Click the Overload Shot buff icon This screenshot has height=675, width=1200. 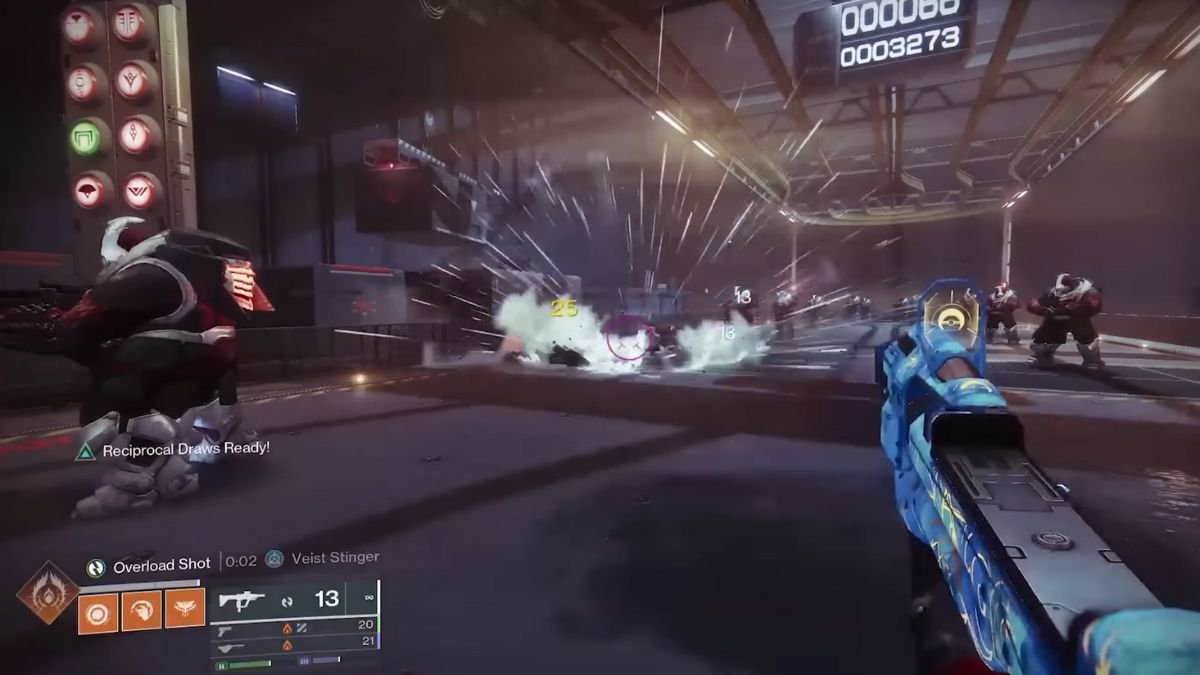tap(96, 567)
